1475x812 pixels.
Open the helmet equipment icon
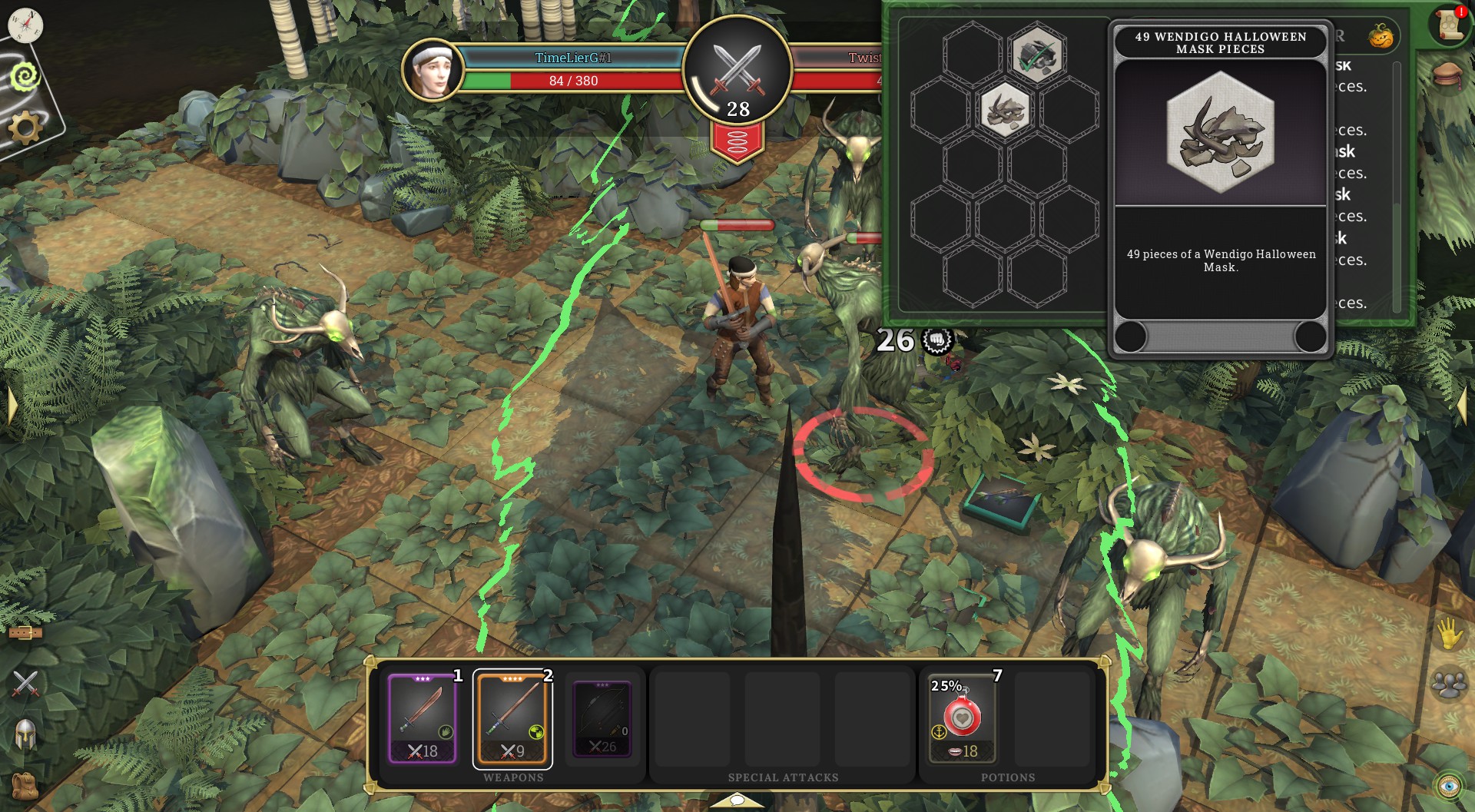(25, 734)
